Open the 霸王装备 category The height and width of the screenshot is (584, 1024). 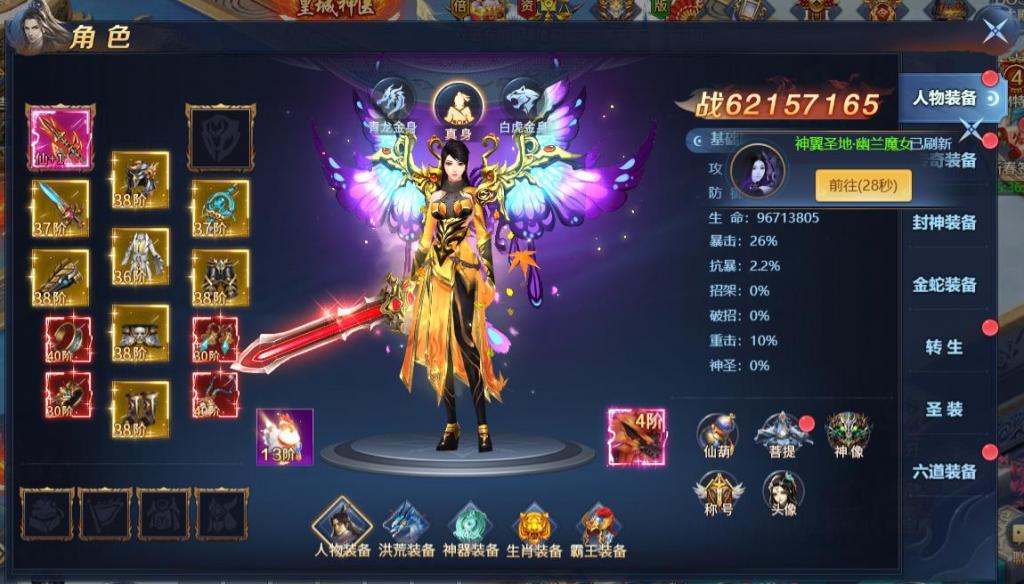(598, 527)
